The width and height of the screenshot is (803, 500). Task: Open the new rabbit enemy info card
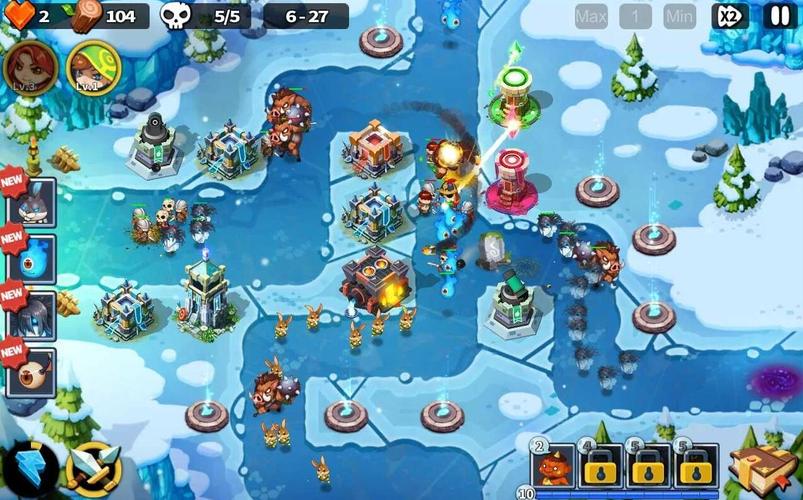32,201
